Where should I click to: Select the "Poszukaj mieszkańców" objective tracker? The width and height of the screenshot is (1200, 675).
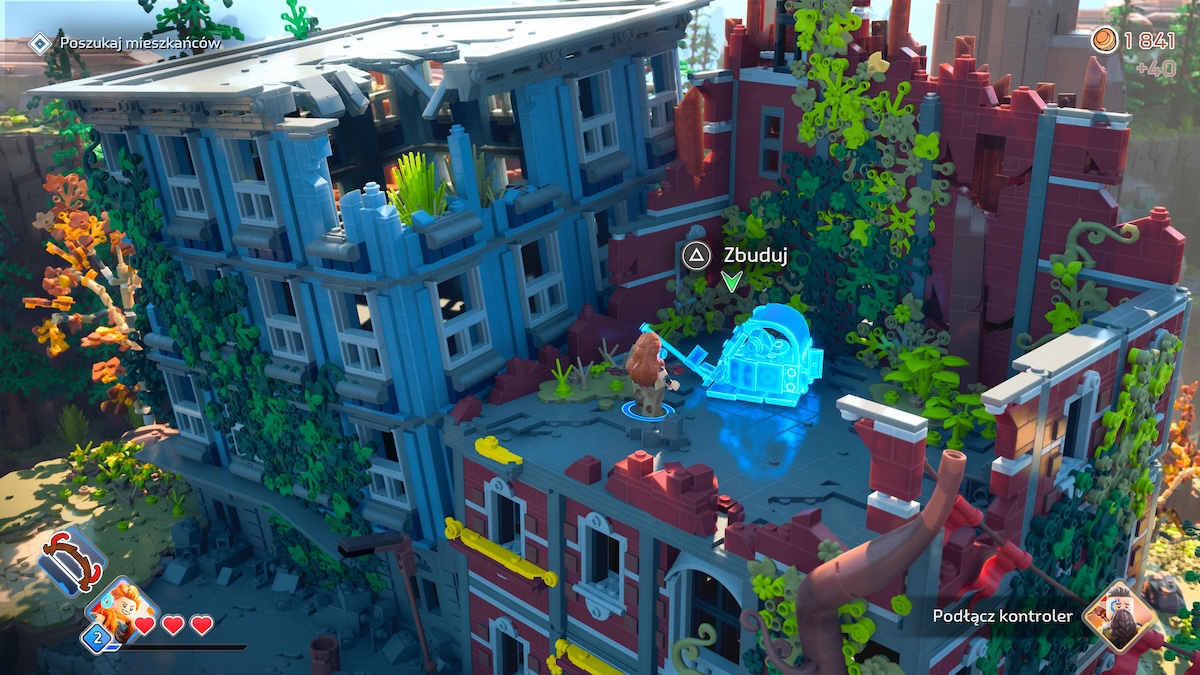pos(126,43)
